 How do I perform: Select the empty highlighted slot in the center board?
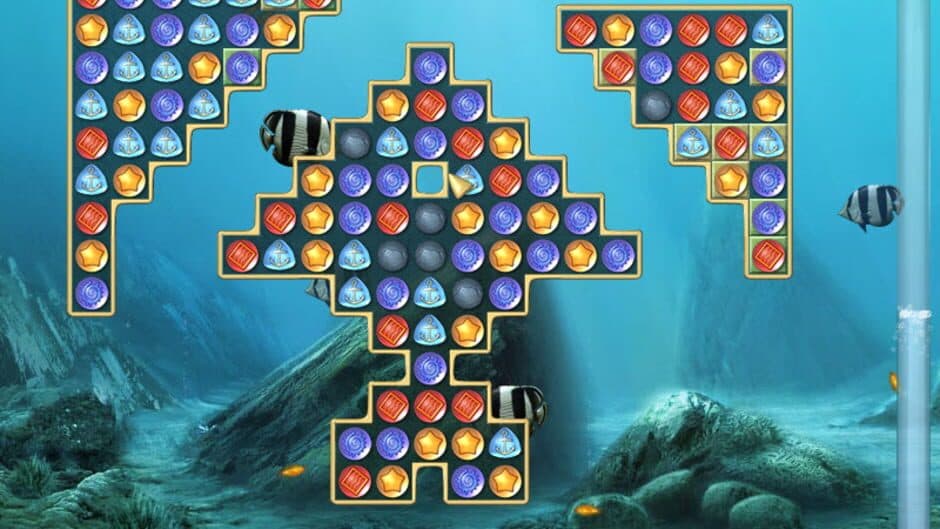click(430, 180)
